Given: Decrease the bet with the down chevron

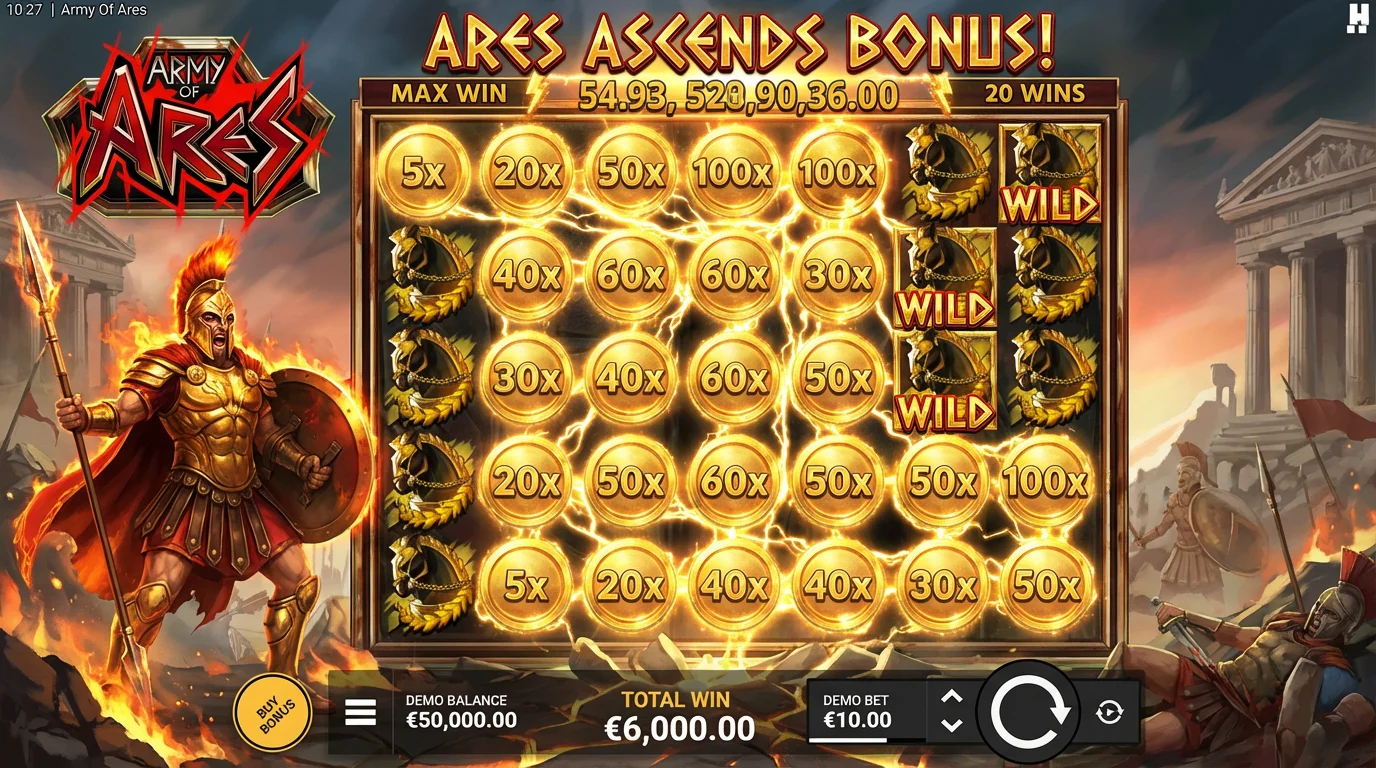Looking at the screenshot, I should tap(954, 725).
